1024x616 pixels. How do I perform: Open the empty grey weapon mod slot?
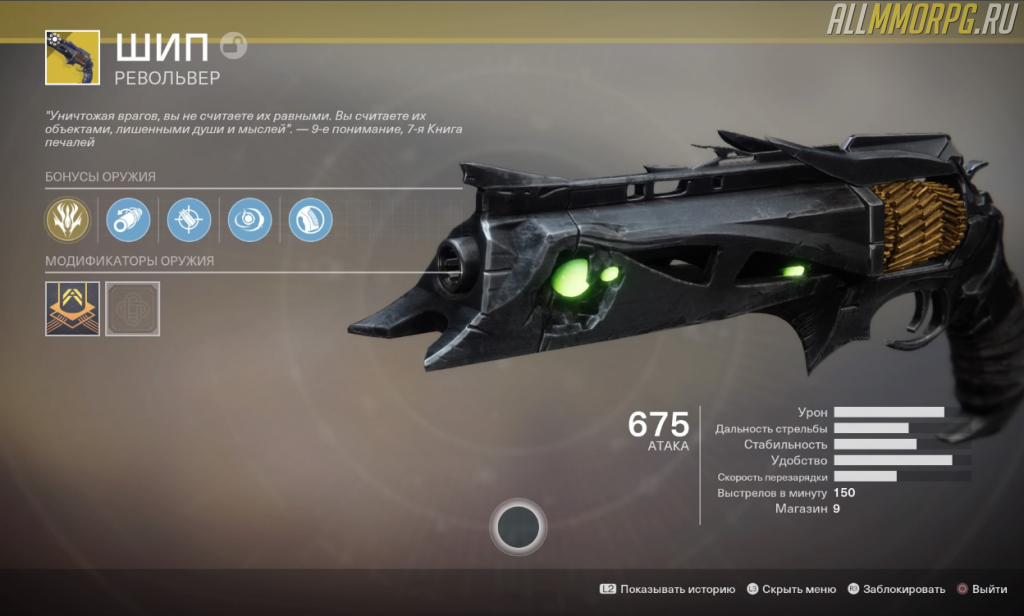132,307
